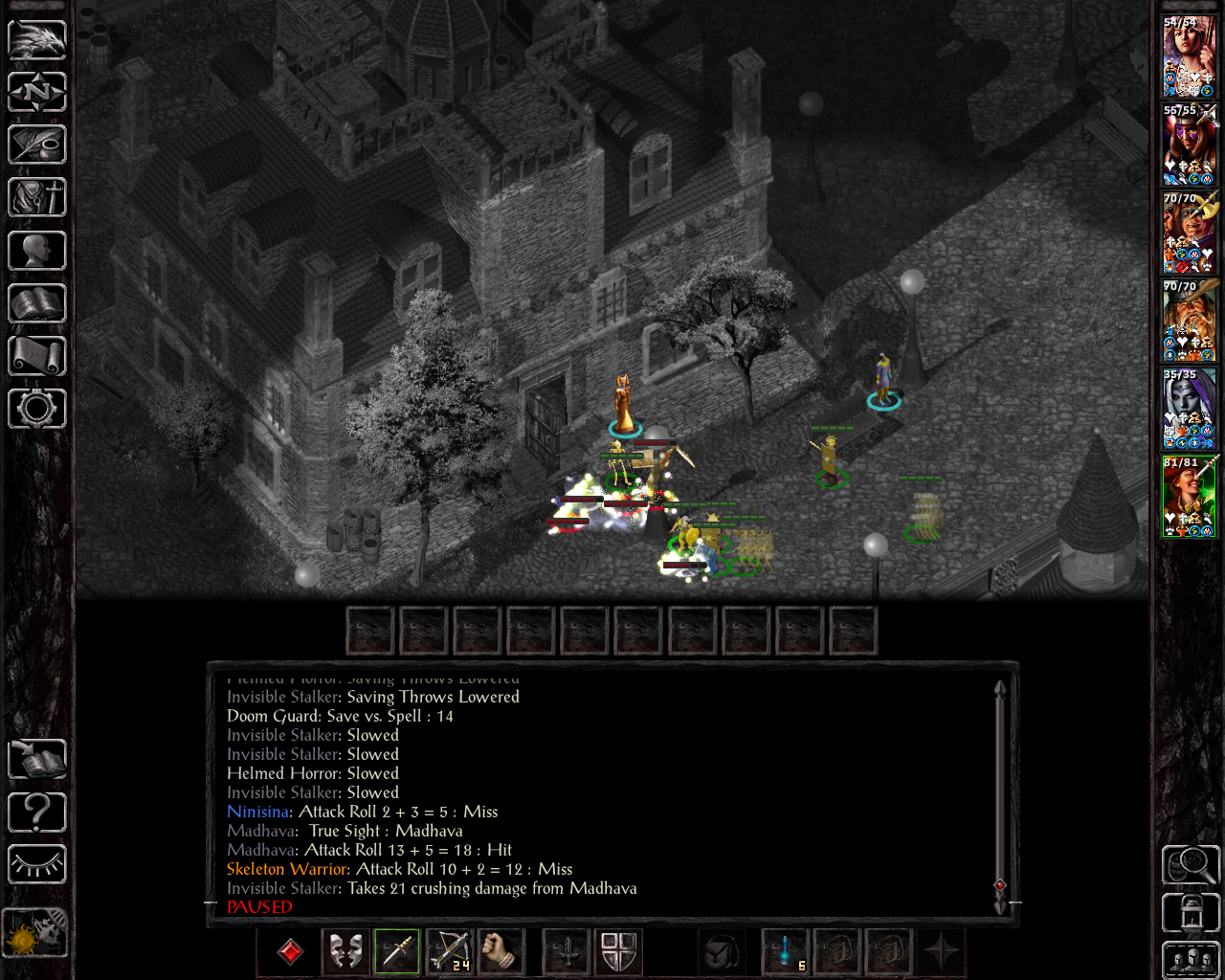Open the priest scroll
This screenshot has width=1225, height=980.
click(37, 356)
